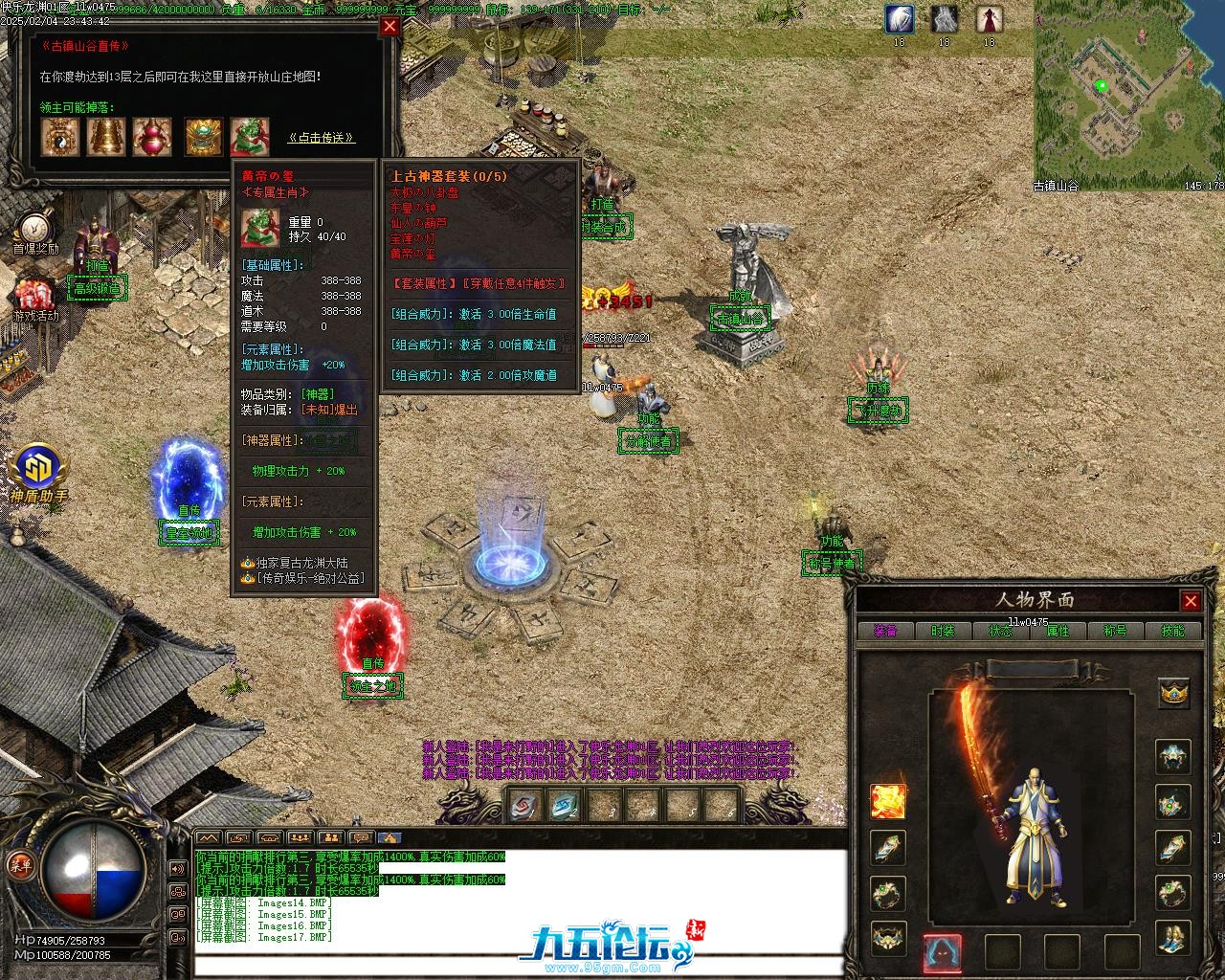
Task: Close the 人物界面 character panel
Action: coord(1191,601)
